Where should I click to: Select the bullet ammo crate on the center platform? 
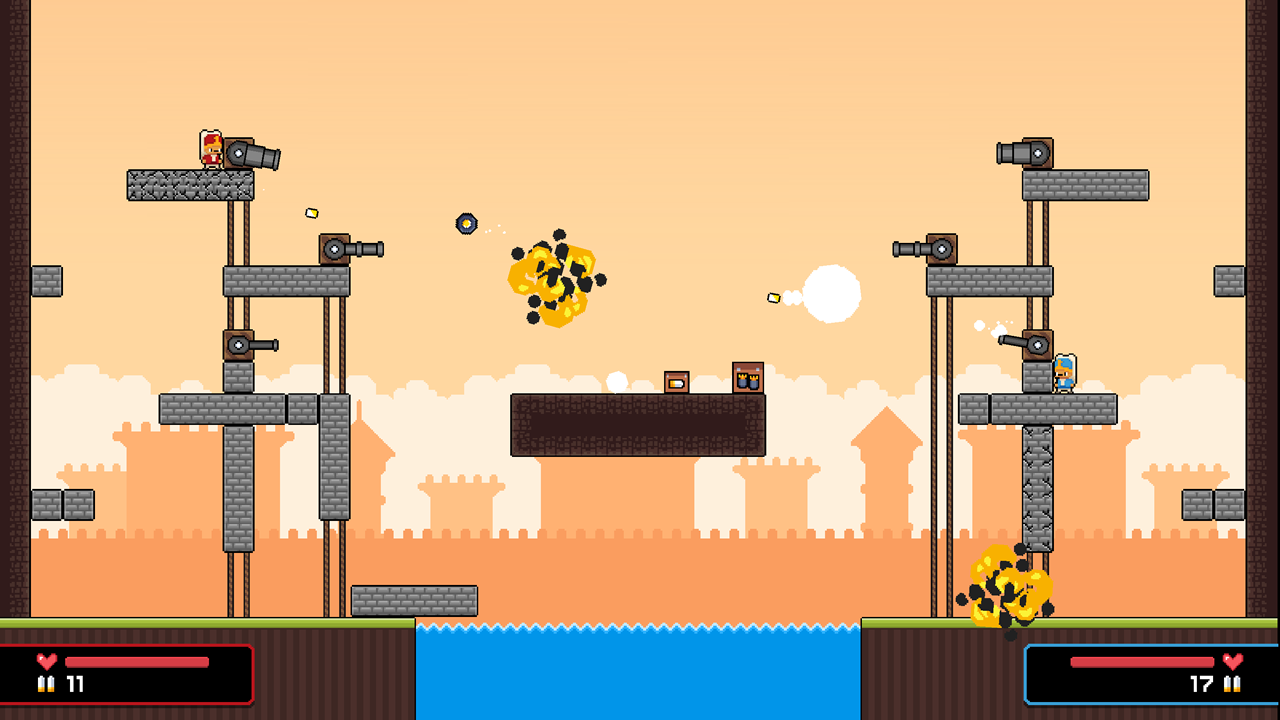point(676,381)
